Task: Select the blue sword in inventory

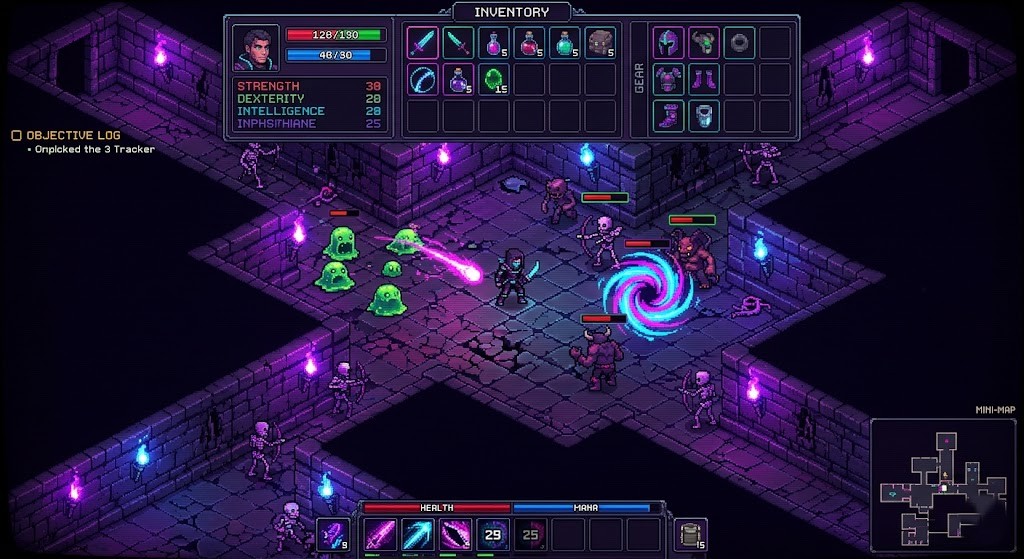Action: pos(423,43)
